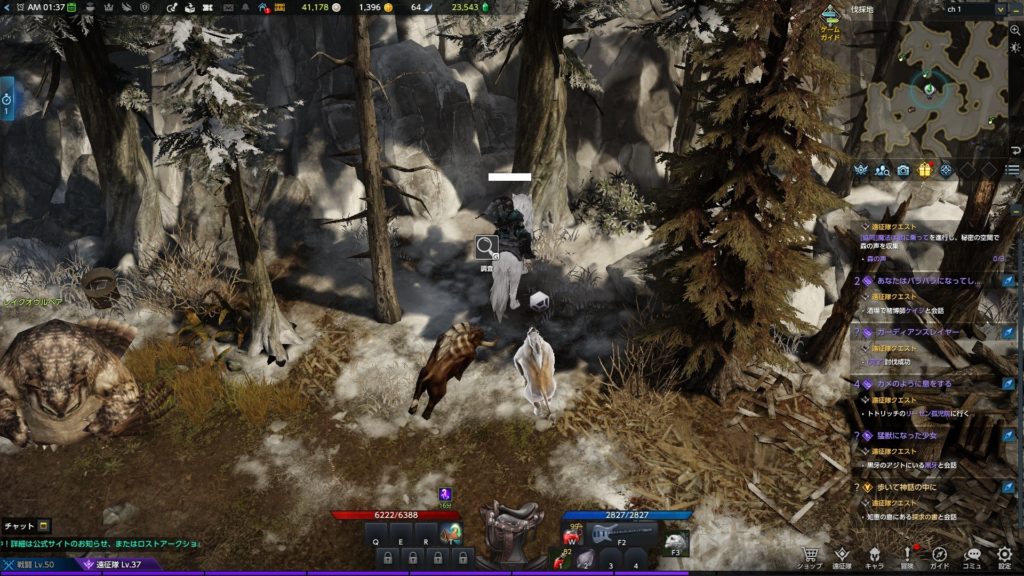Open the コミュ community menu
Screen dimensions: 1024x576
972,557
